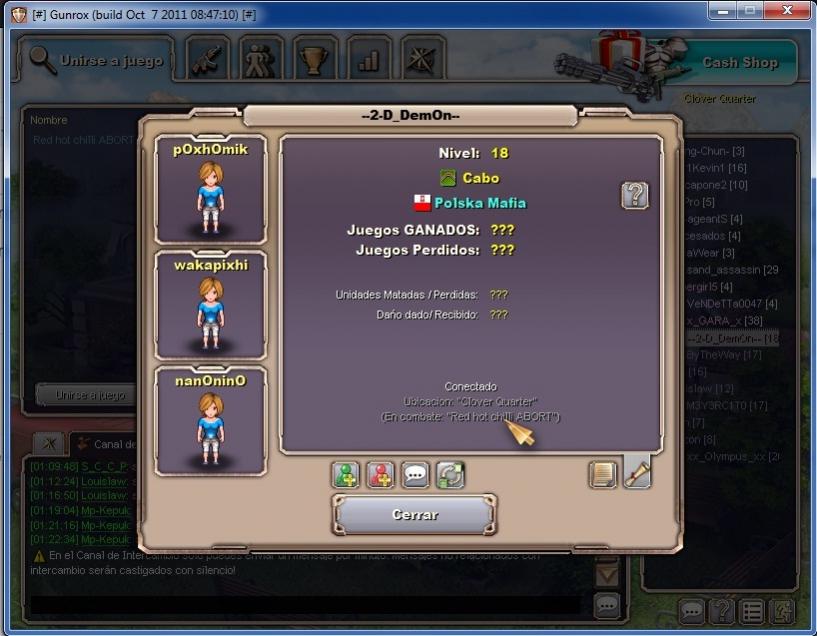Switch to the Unirse a juego tab
Screen dimensions: 817x636
pos(96,61)
